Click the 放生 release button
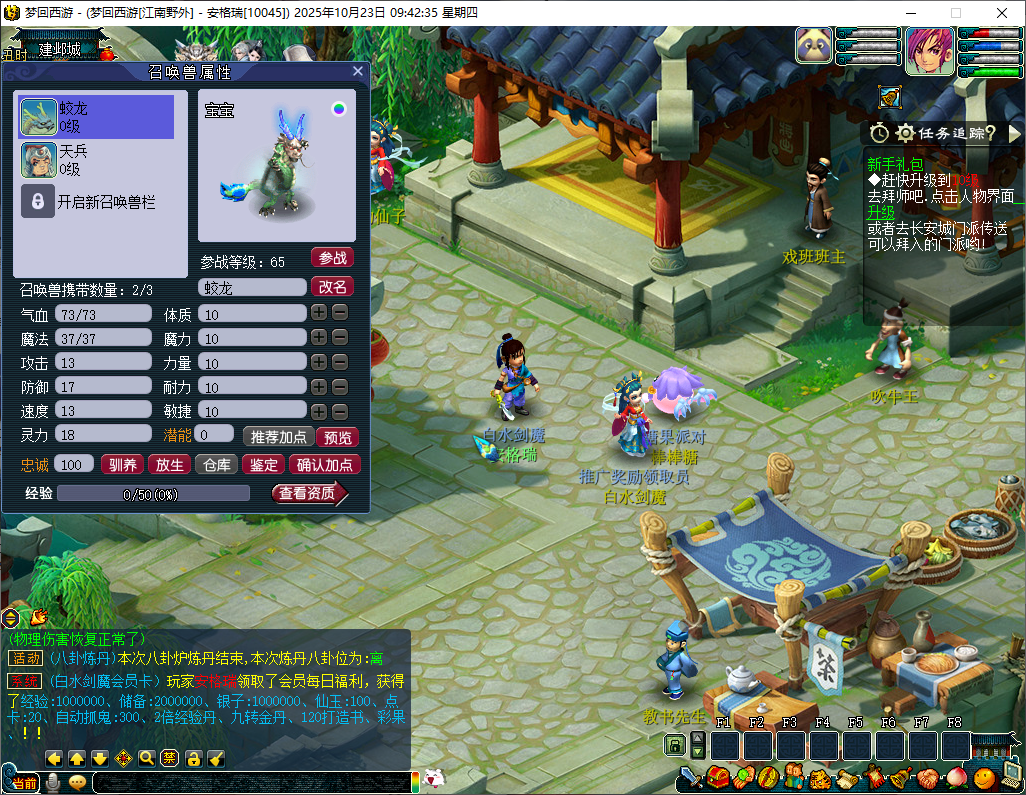The image size is (1026, 795). [x=169, y=465]
